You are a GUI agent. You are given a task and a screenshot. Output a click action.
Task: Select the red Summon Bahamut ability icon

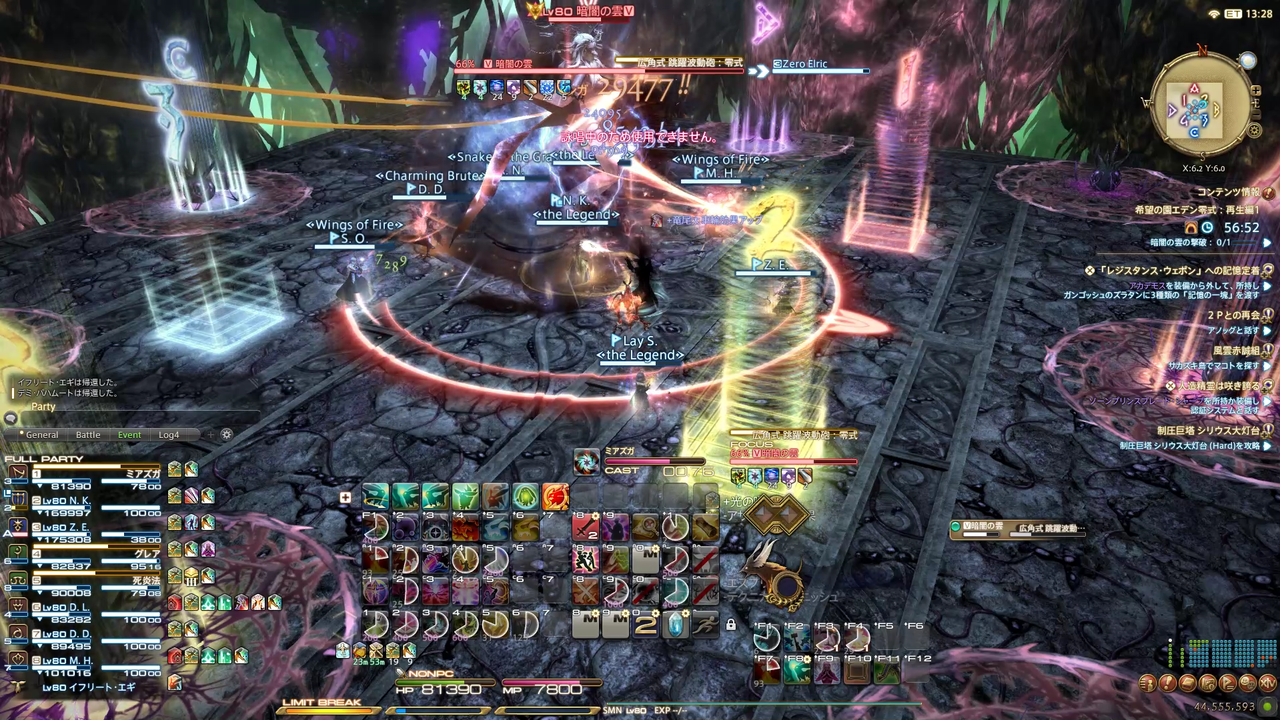[554, 497]
